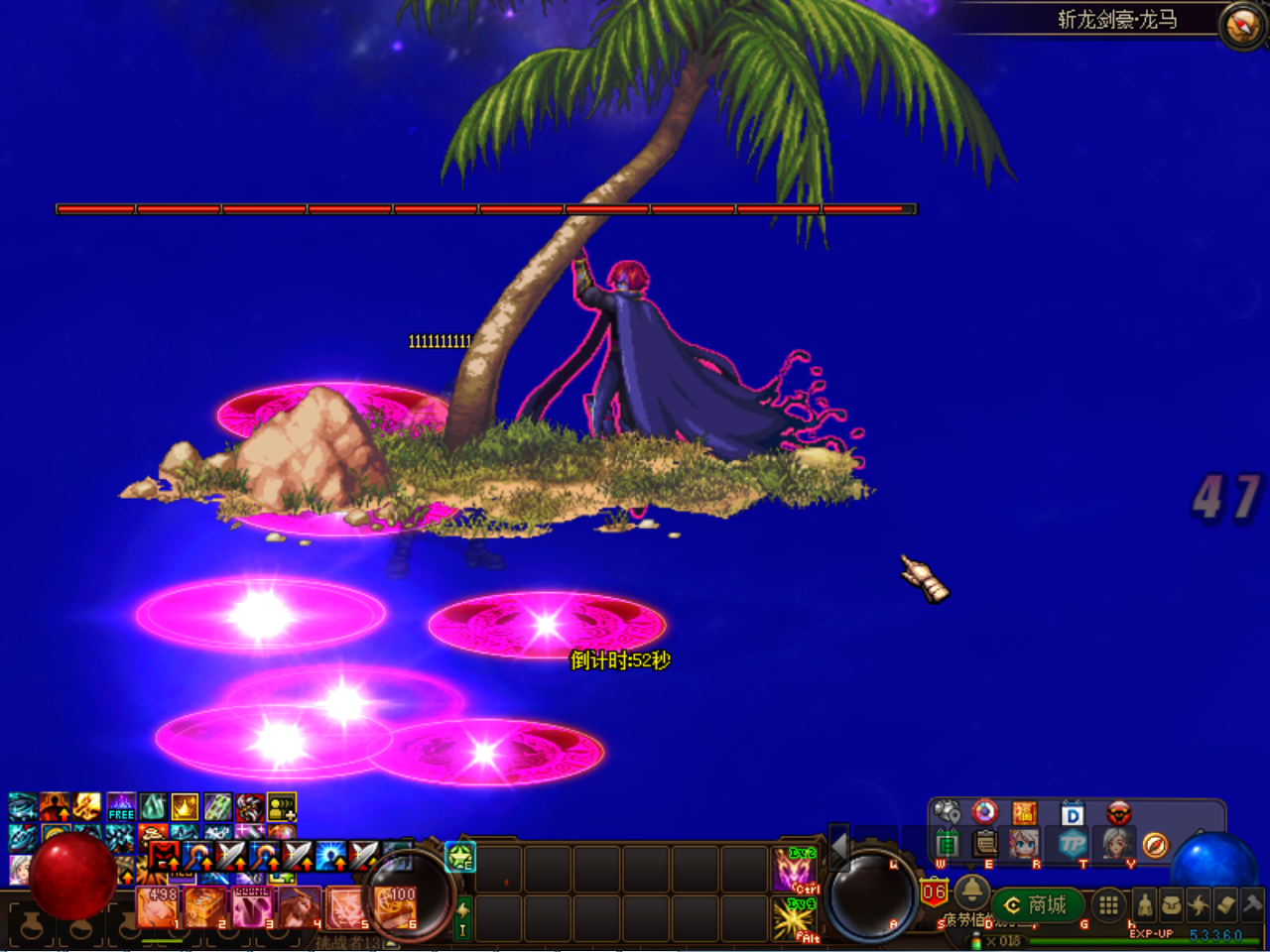The image size is (1270, 952).
Task: Click the green 商城 shop button
Action: pyautogui.click(x=1040, y=904)
